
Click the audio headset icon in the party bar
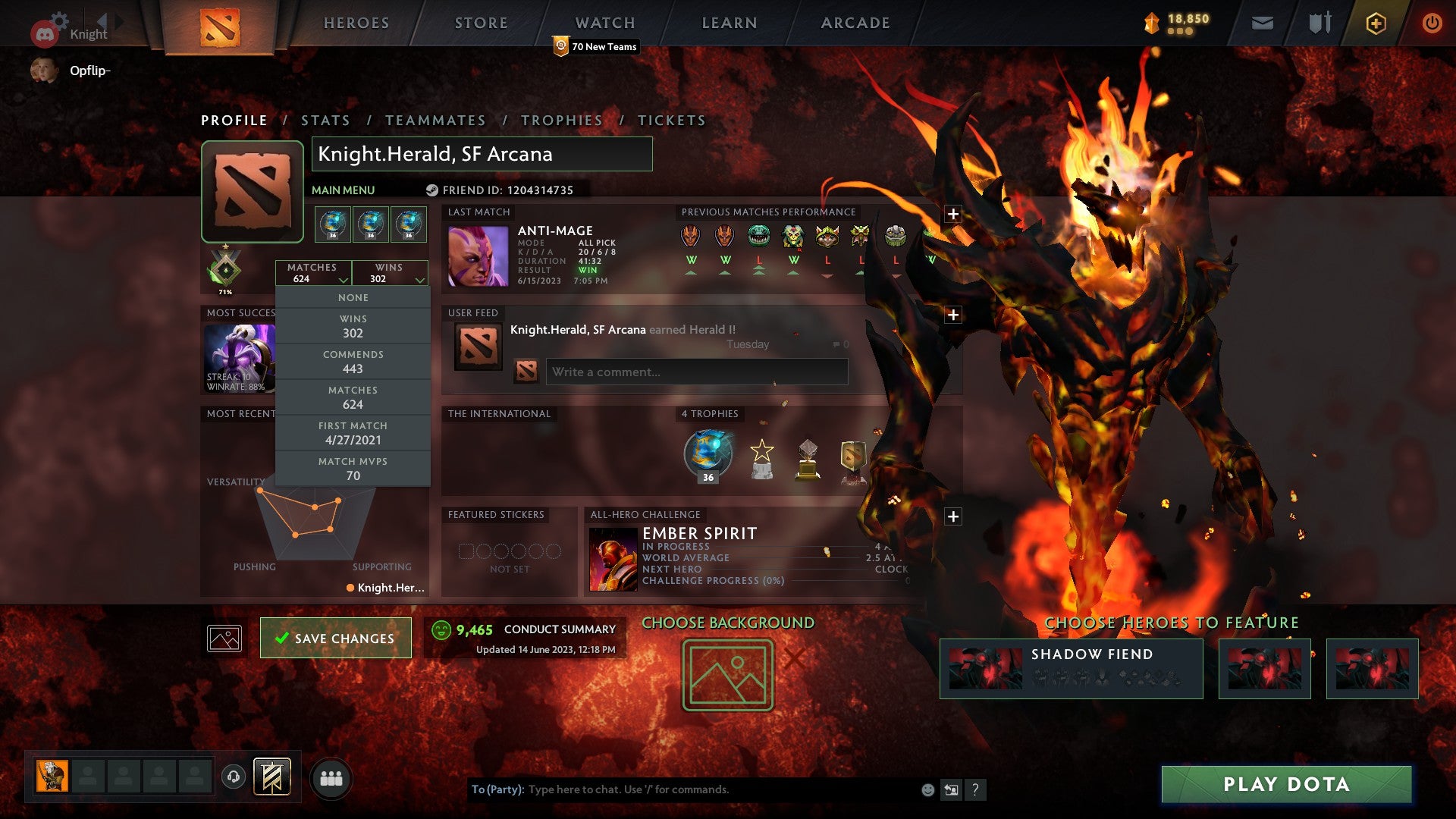point(233,777)
